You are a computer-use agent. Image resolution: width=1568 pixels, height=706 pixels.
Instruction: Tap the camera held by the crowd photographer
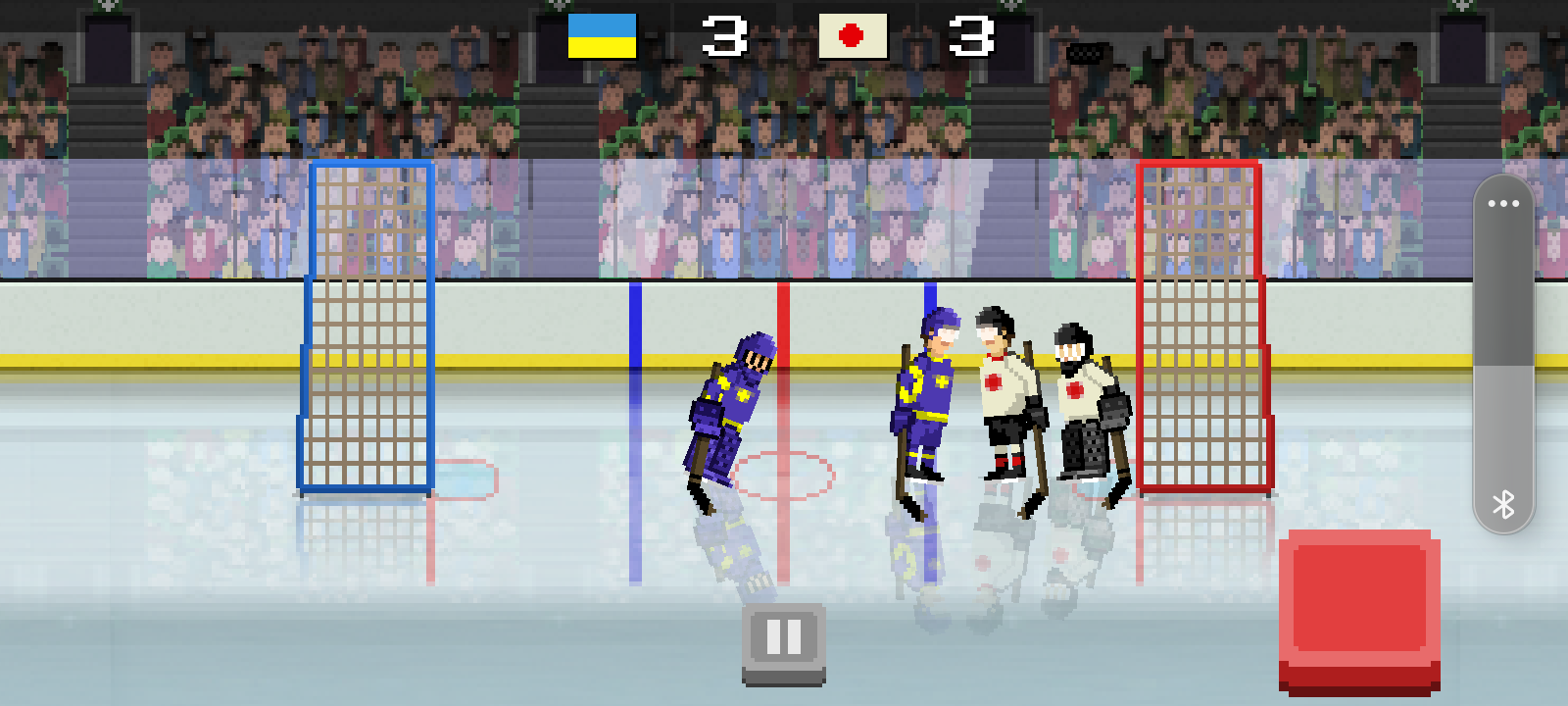[1085, 52]
